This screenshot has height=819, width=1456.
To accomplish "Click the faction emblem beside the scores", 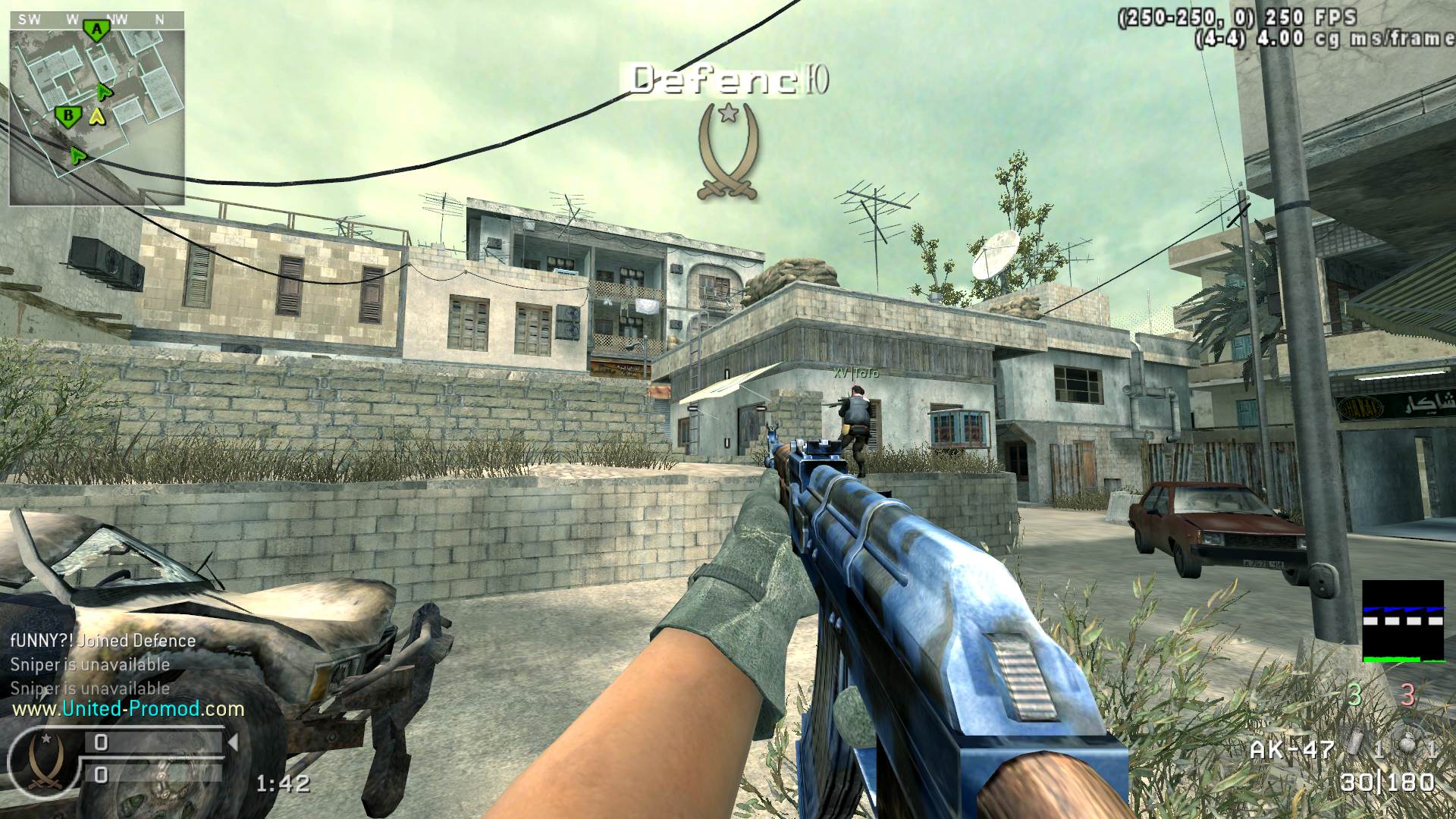I will tap(44, 760).
